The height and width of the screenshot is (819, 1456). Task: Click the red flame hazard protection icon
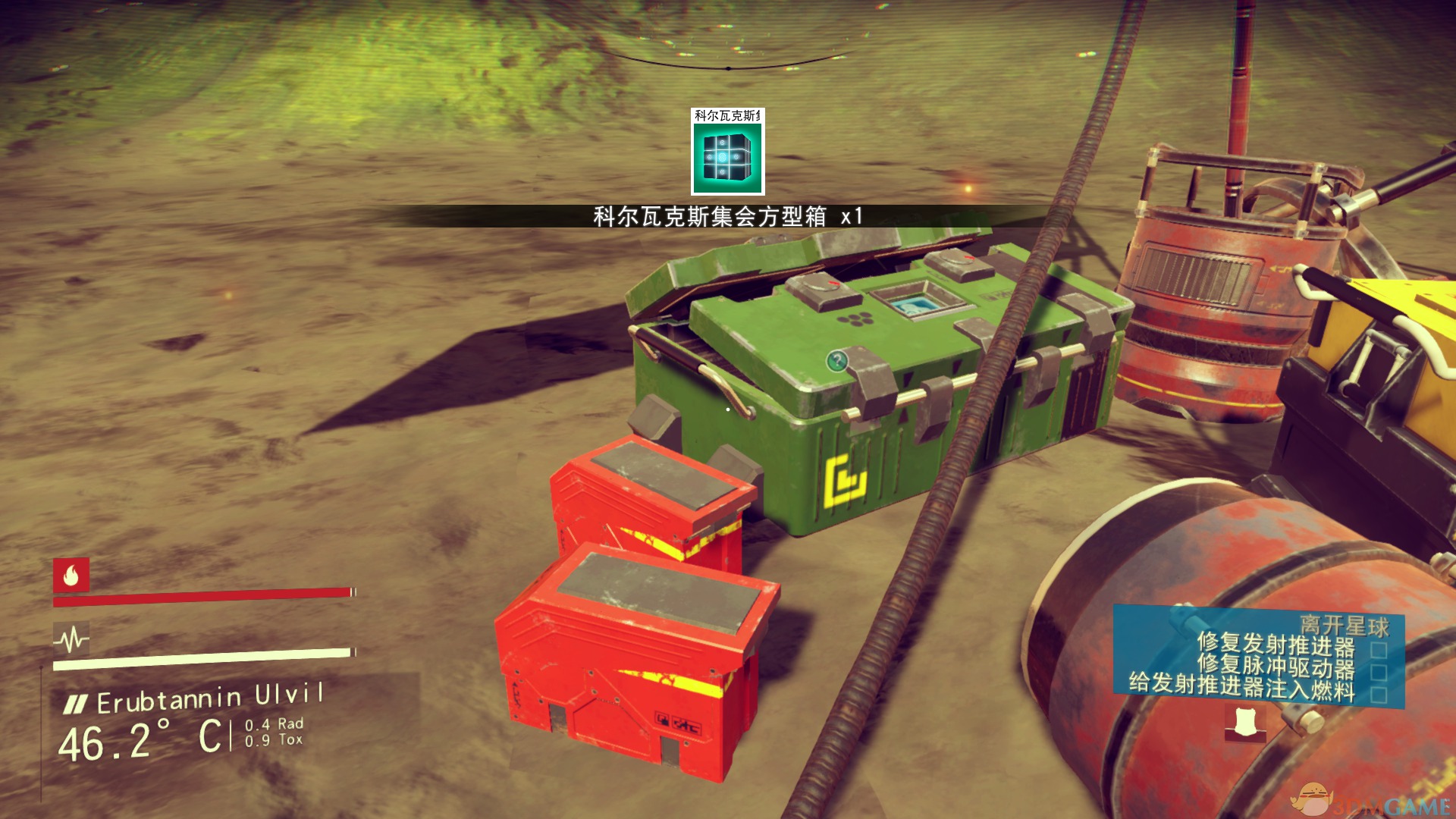71,576
